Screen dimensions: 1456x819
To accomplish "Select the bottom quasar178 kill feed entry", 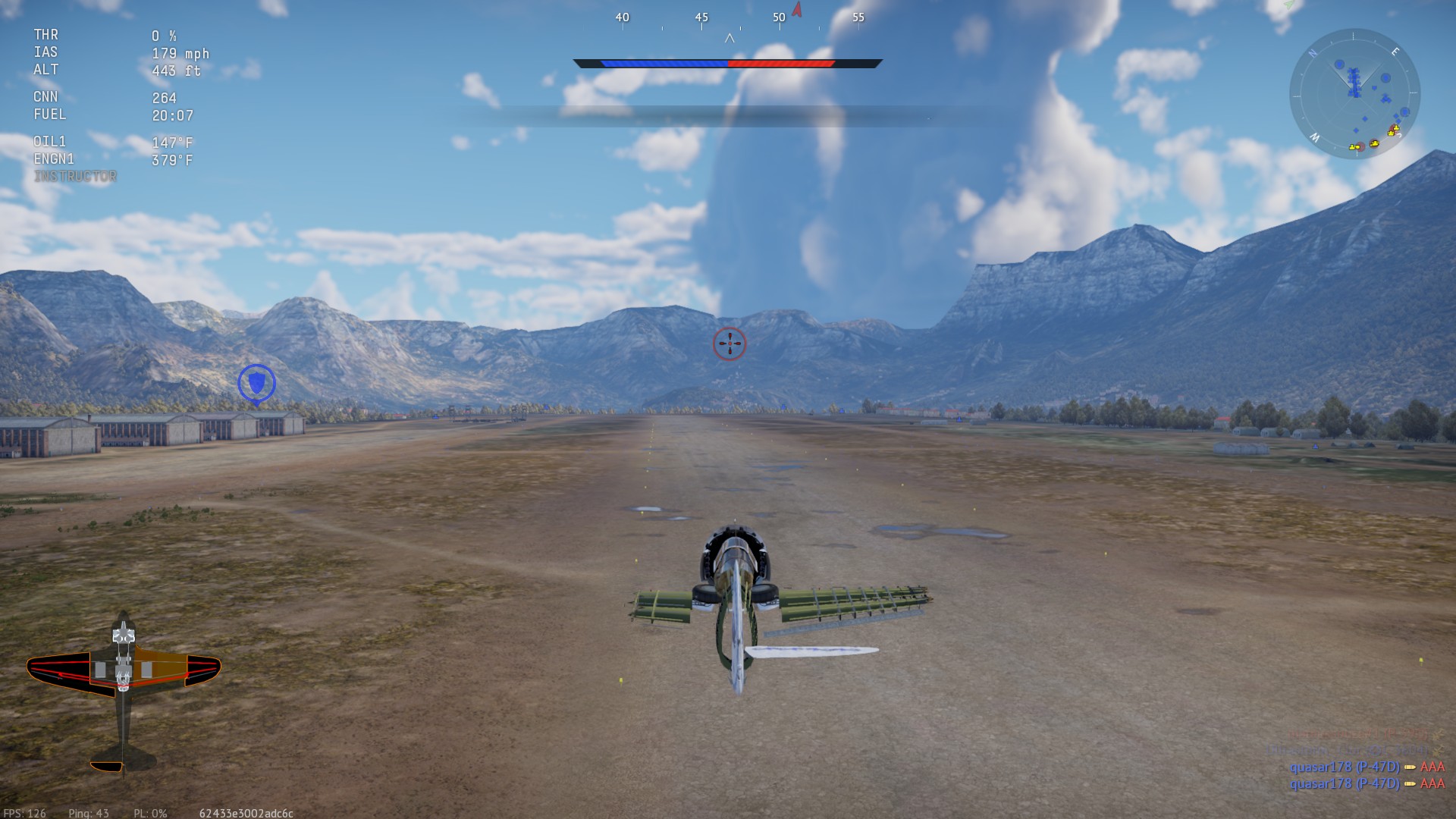I will [x=1367, y=784].
